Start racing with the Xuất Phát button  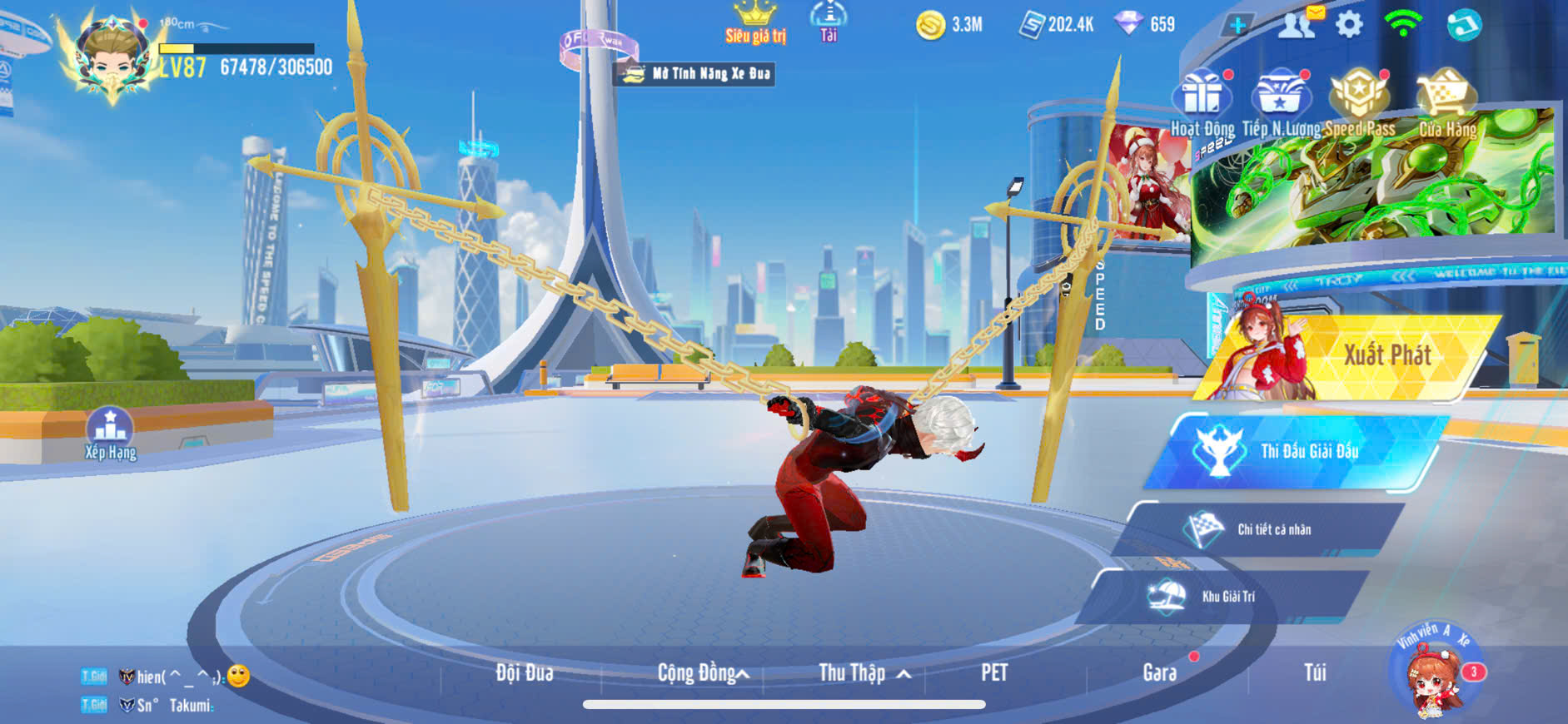1366,356
